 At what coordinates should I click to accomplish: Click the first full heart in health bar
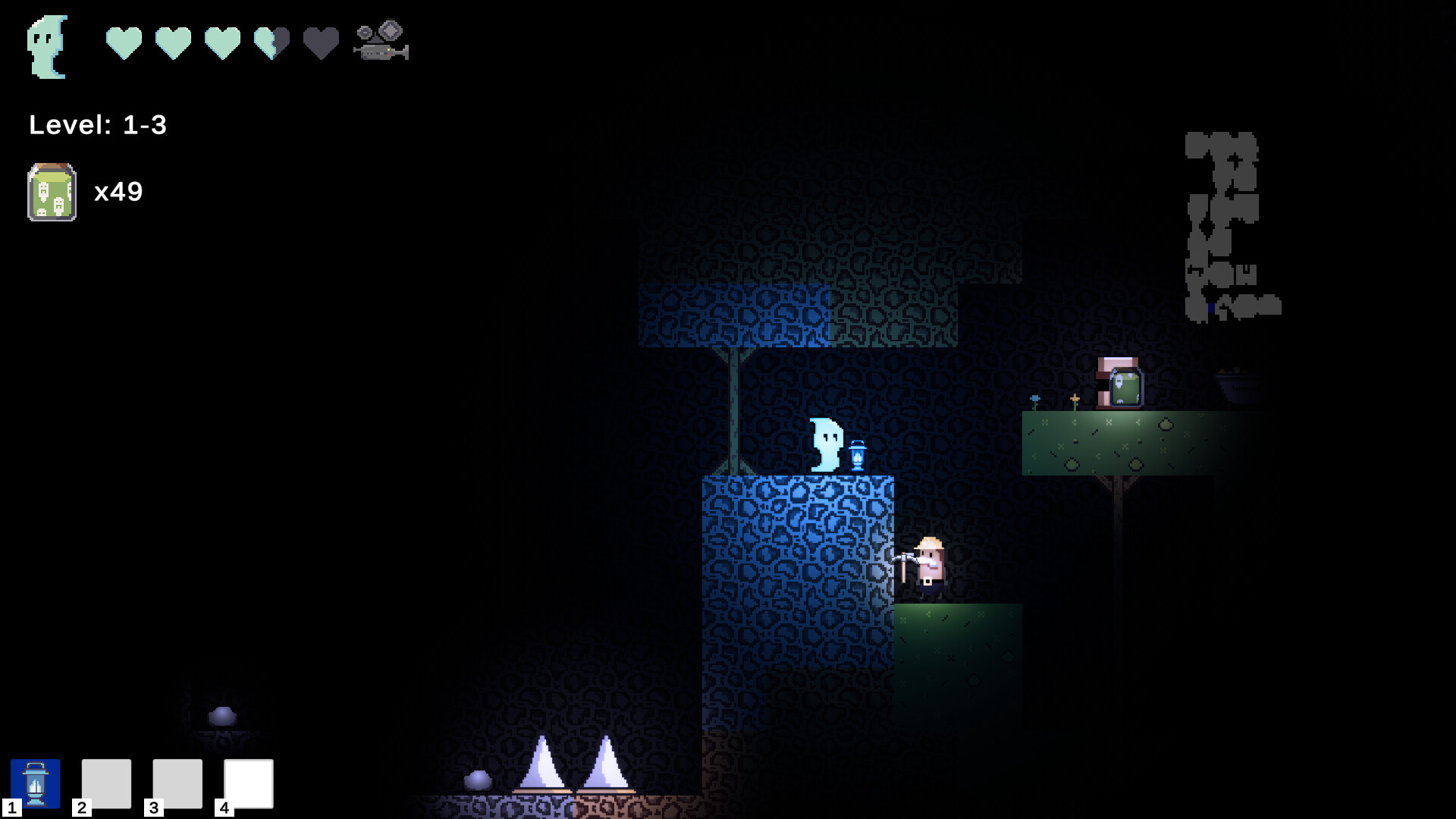(124, 43)
